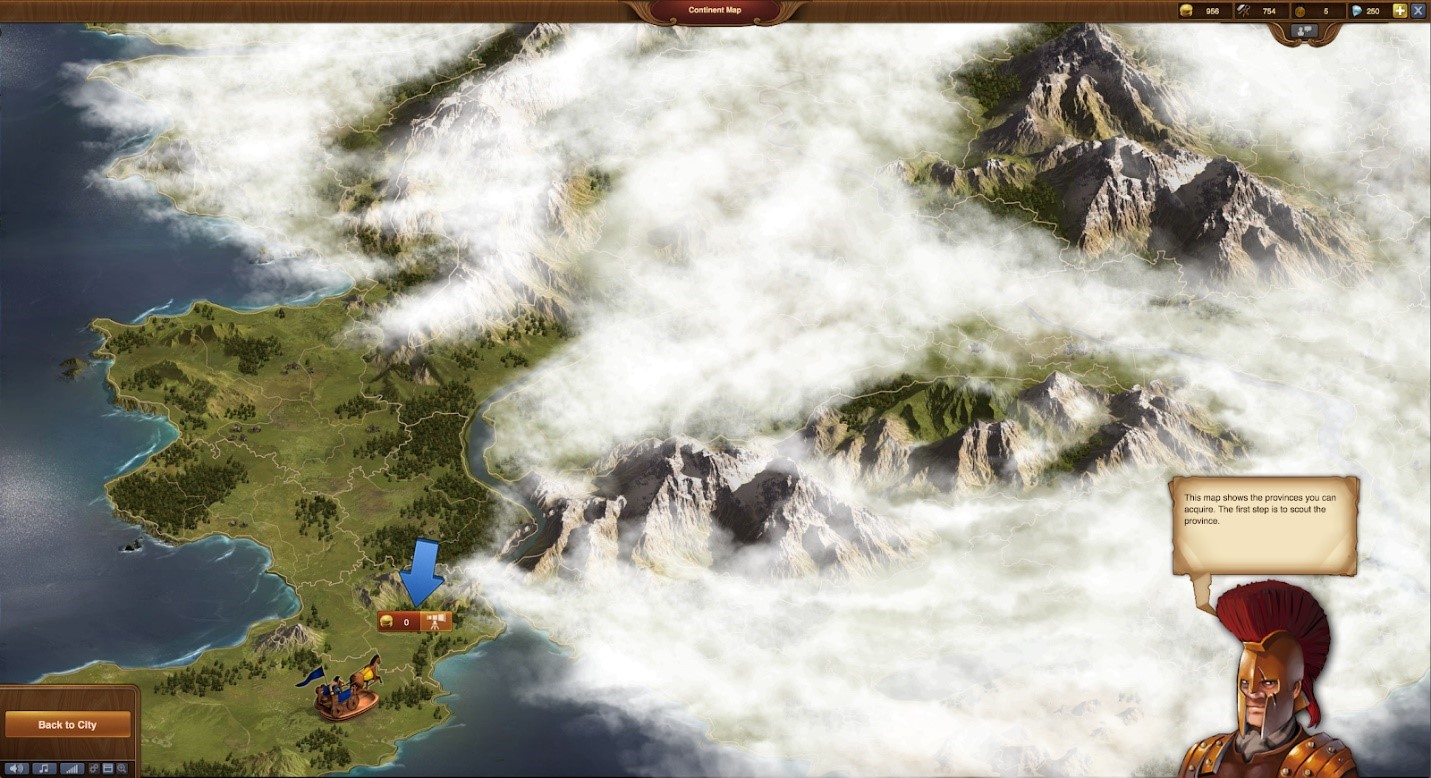This screenshot has width=1431, height=778.
Task: Click the magnifier zoom icon
Action: coord(122,768)
